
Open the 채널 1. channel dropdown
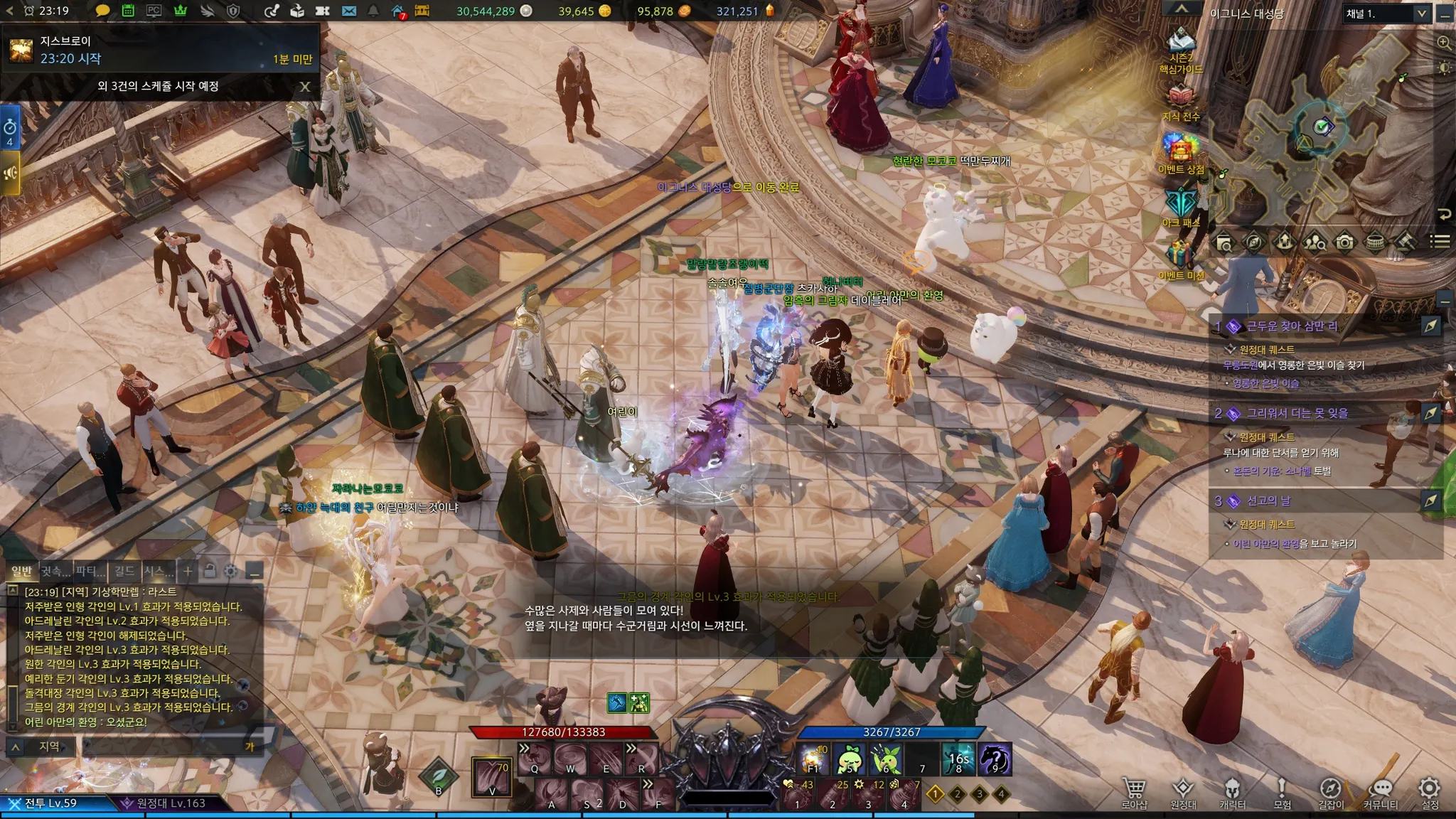(x=1386, y=14)
